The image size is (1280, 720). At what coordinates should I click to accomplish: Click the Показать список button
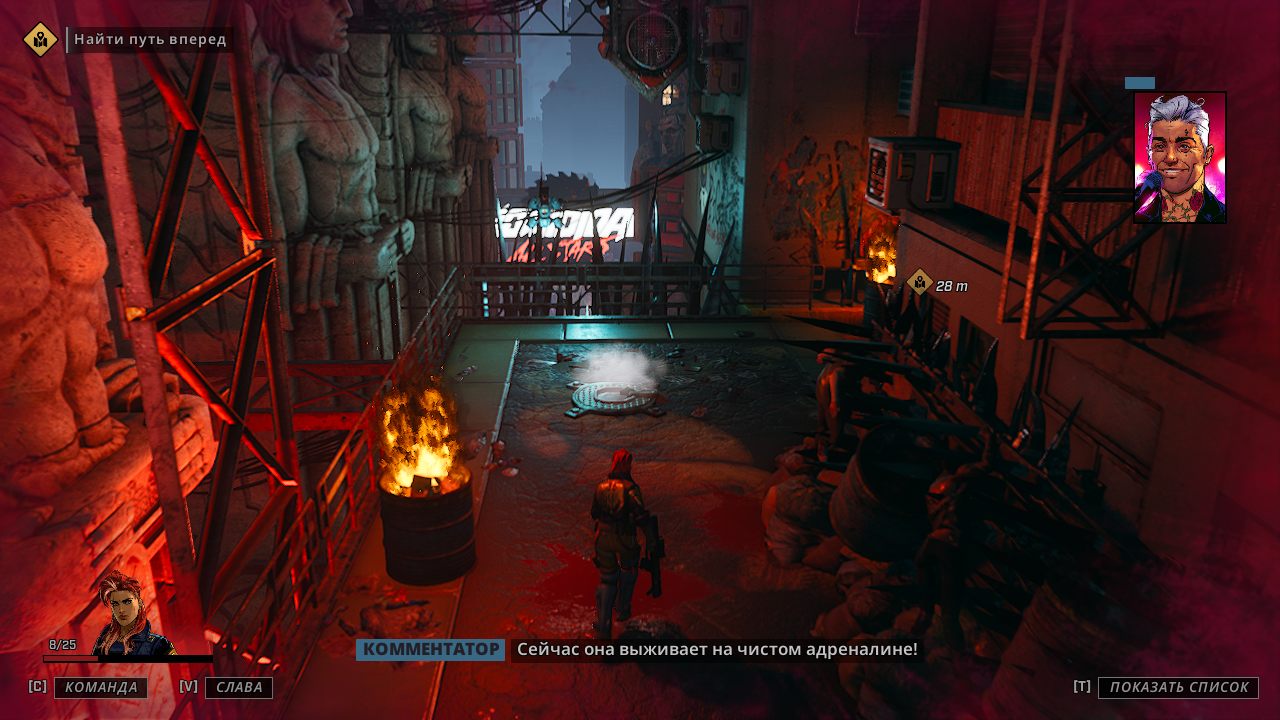coord(1178,687)
